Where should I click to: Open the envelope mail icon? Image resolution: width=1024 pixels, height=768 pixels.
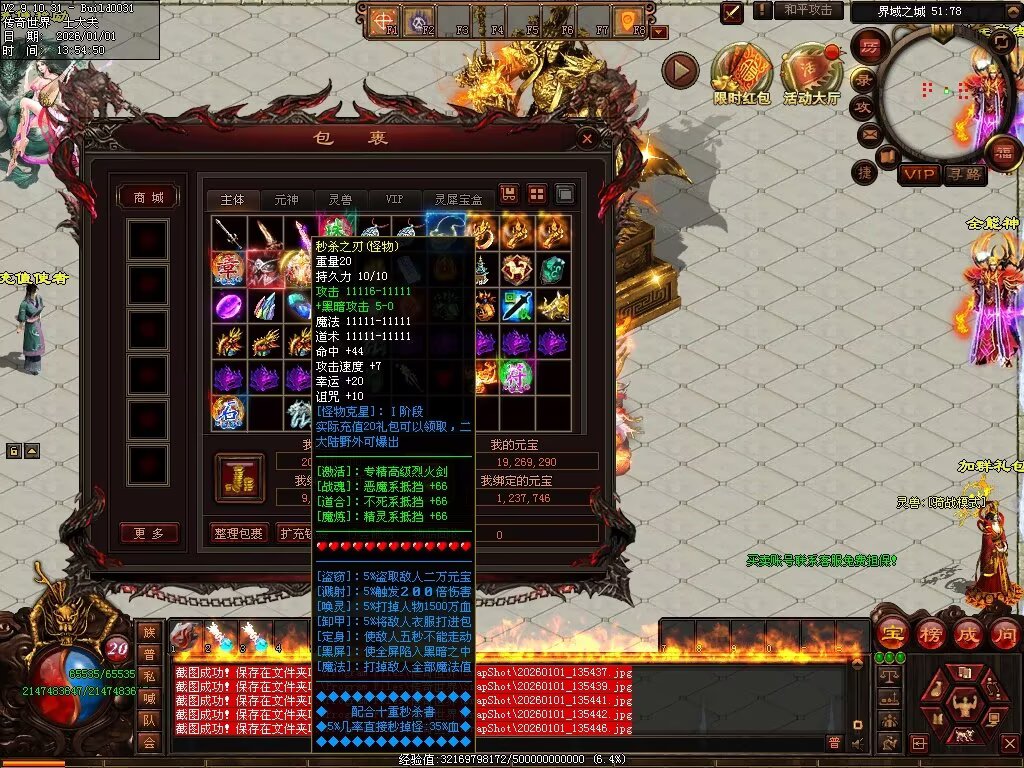coord(868,133)
